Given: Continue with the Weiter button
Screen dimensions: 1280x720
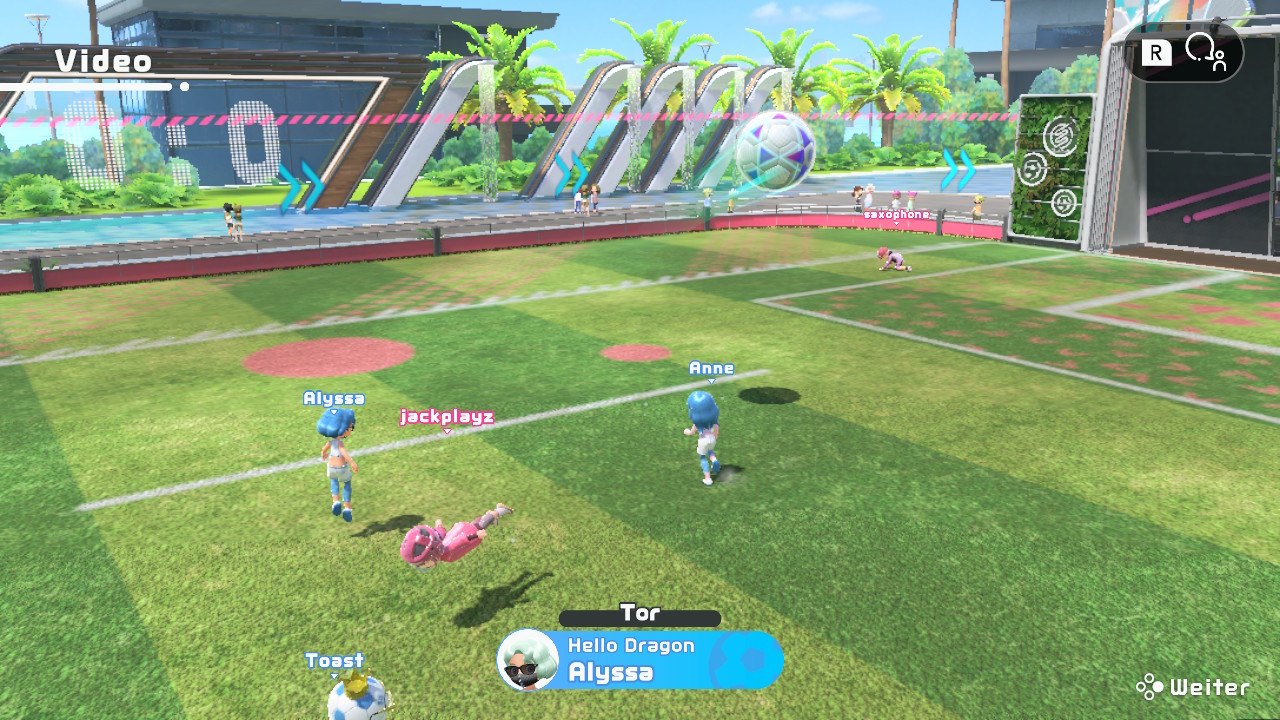Looking at the screenshot, I should (x=1193, y=687).
